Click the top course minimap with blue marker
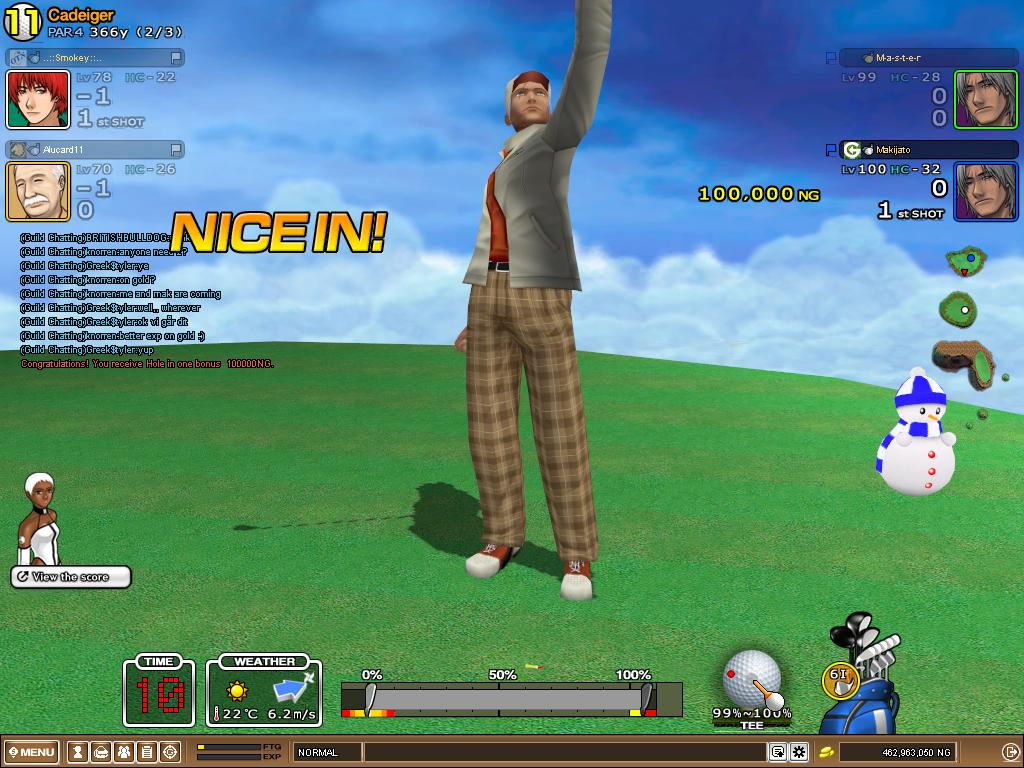Viewport: 1024px width, 768px height. point(964,263)
